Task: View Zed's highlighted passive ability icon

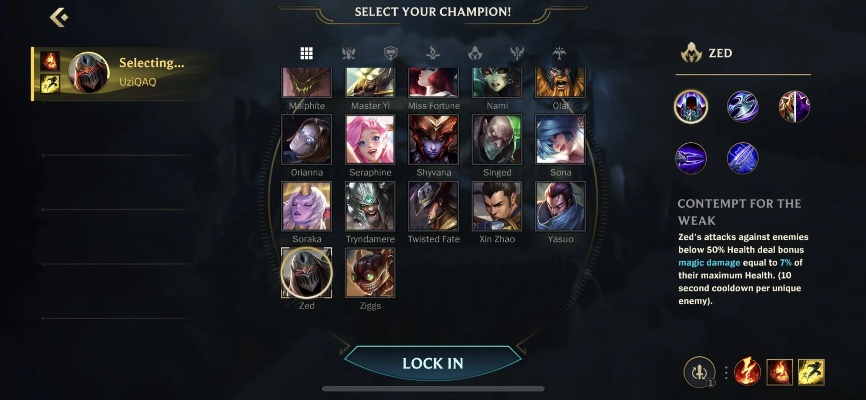Action: (691, 106)
